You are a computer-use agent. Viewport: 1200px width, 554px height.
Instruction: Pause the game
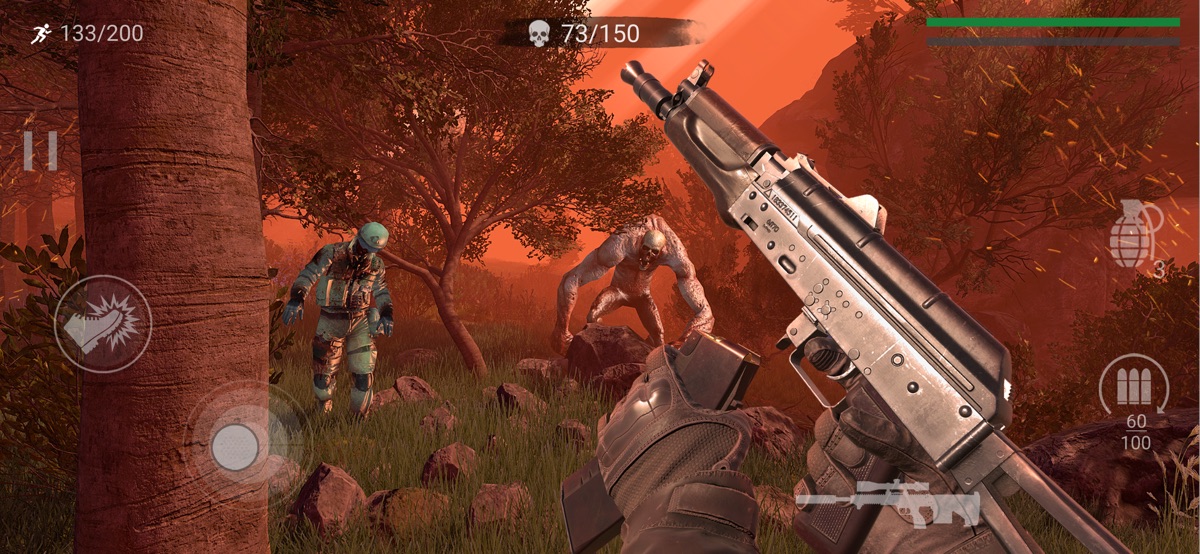tap(41, 150)
